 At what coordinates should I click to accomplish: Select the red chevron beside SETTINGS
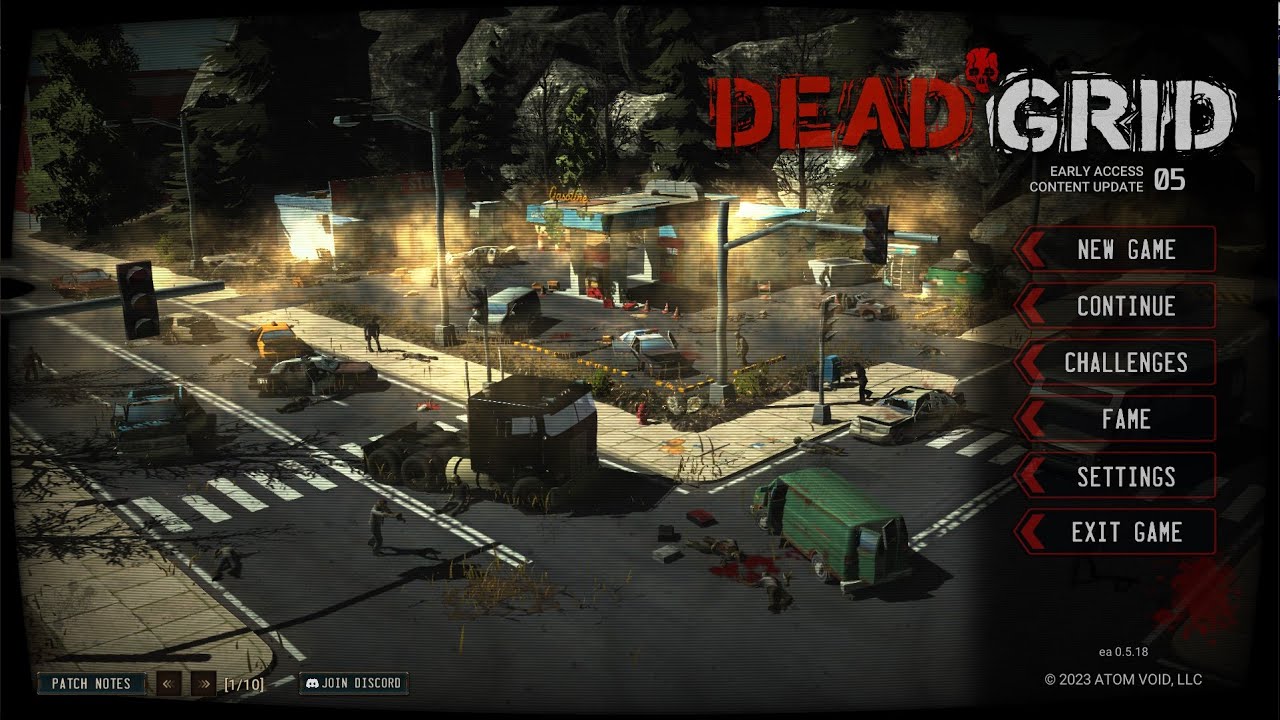click(1029, 477)
